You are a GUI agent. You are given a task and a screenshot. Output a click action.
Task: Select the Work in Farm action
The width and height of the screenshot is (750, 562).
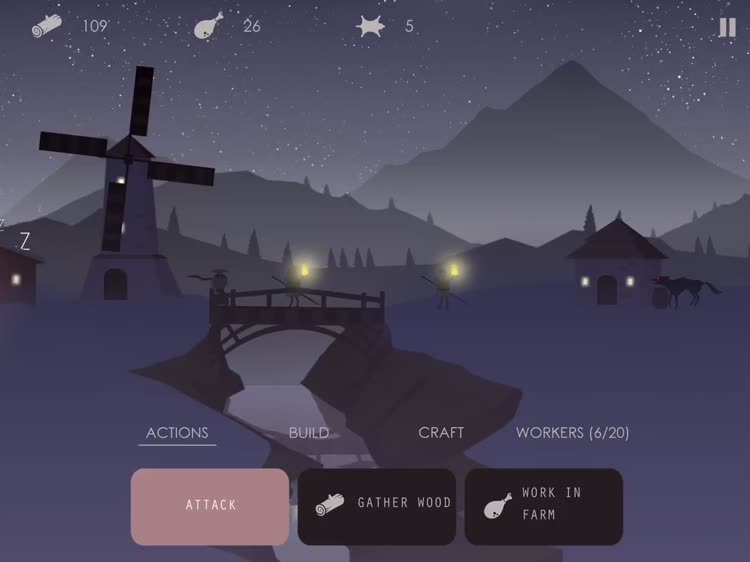544,506
